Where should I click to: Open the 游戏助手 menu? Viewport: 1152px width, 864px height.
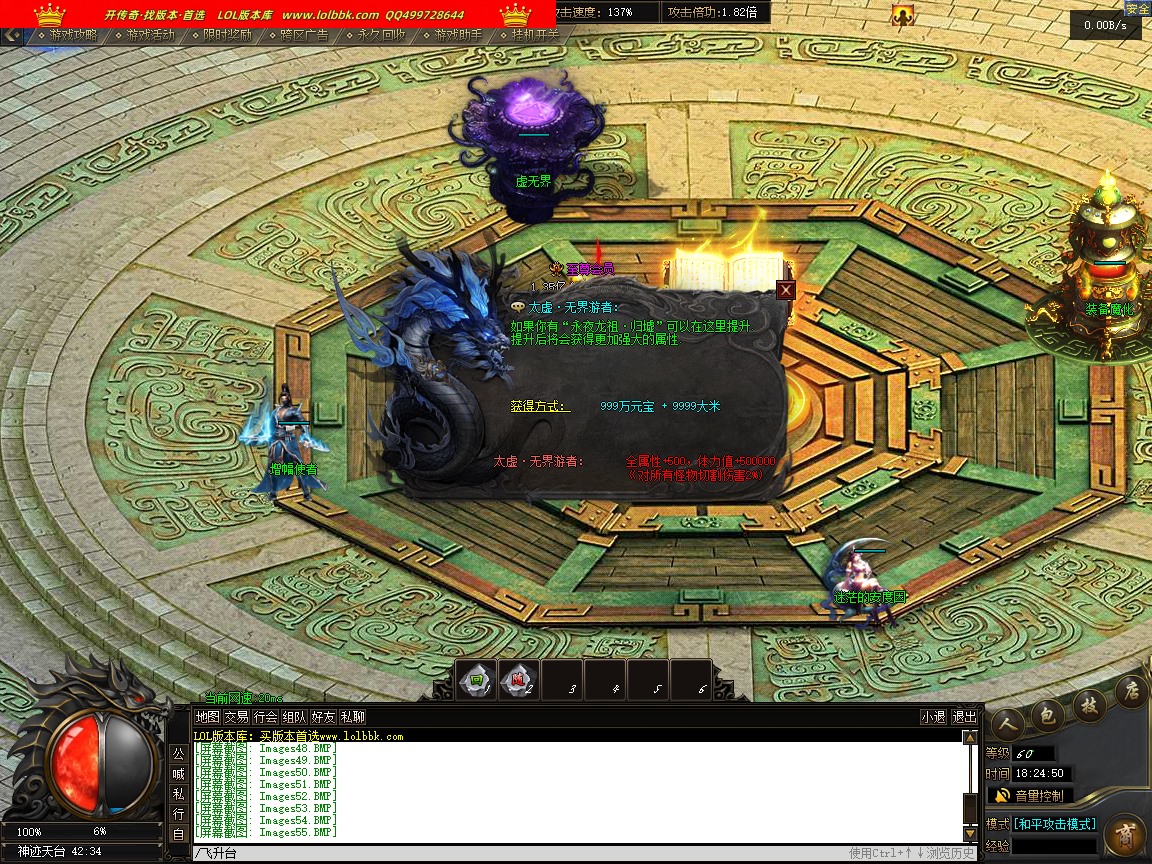[x=458, y=35]
